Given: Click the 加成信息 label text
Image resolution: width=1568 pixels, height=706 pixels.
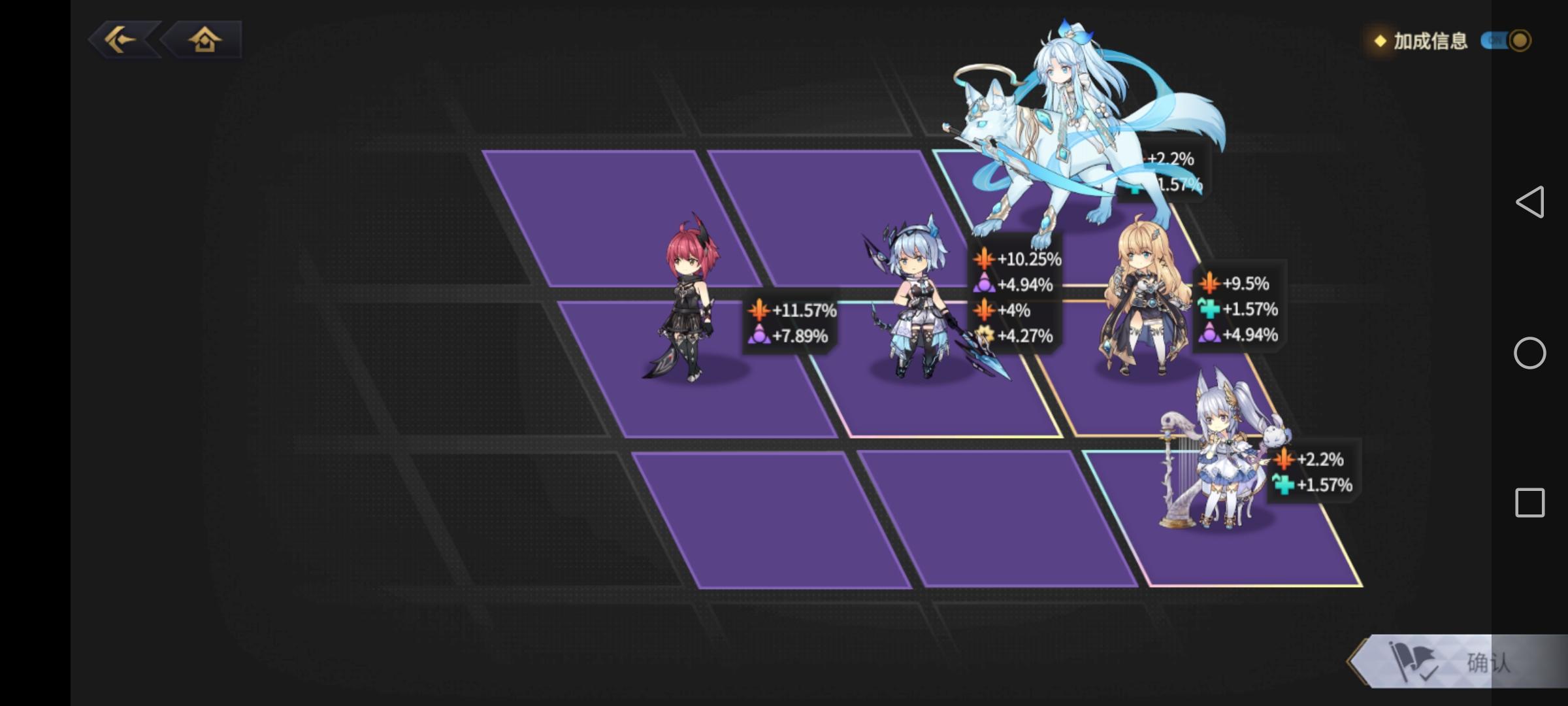Looking at the screenshot, I should coord(1433,42).
